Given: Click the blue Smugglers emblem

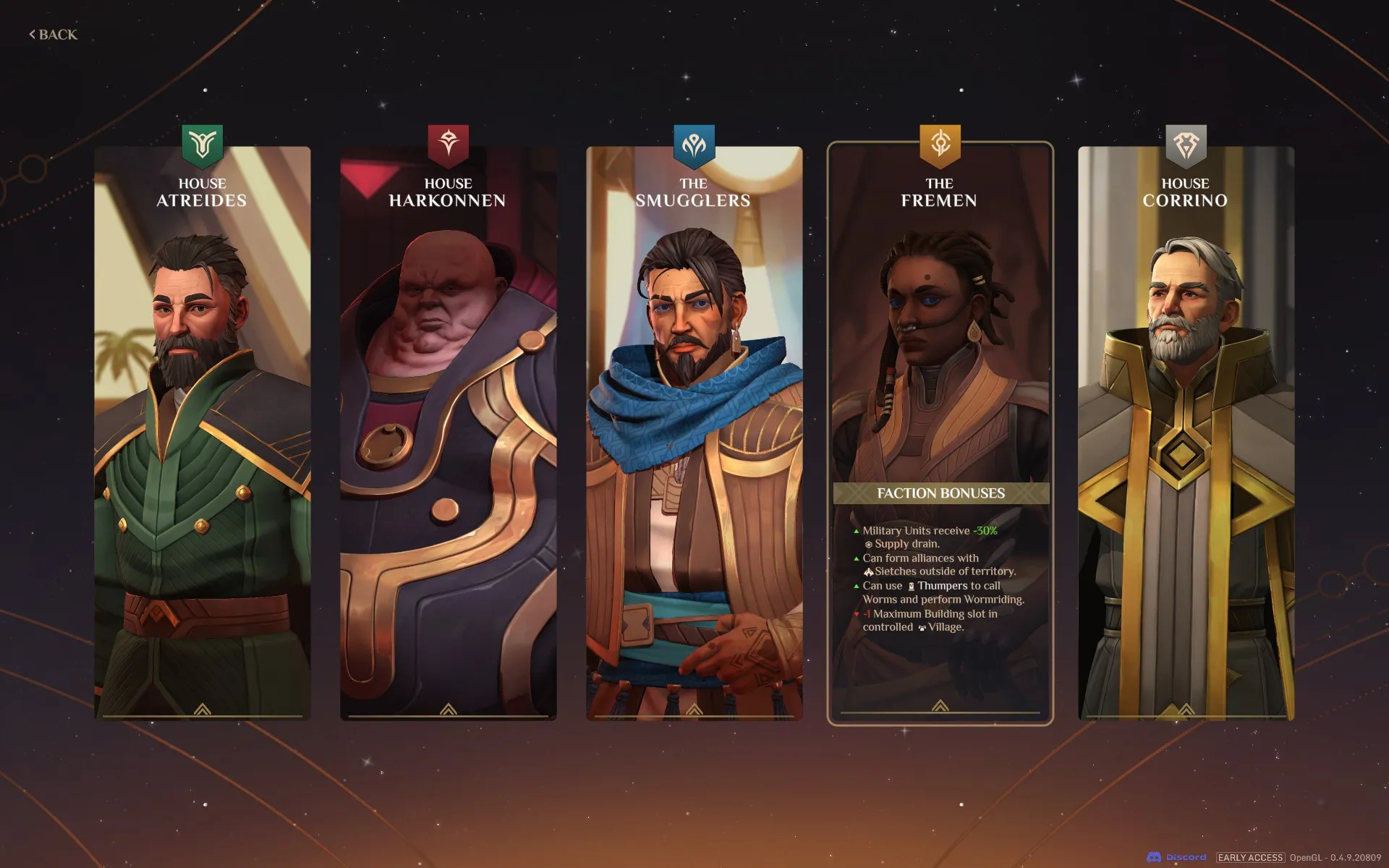Looking at the screenshot, I should tap(694, 144).
